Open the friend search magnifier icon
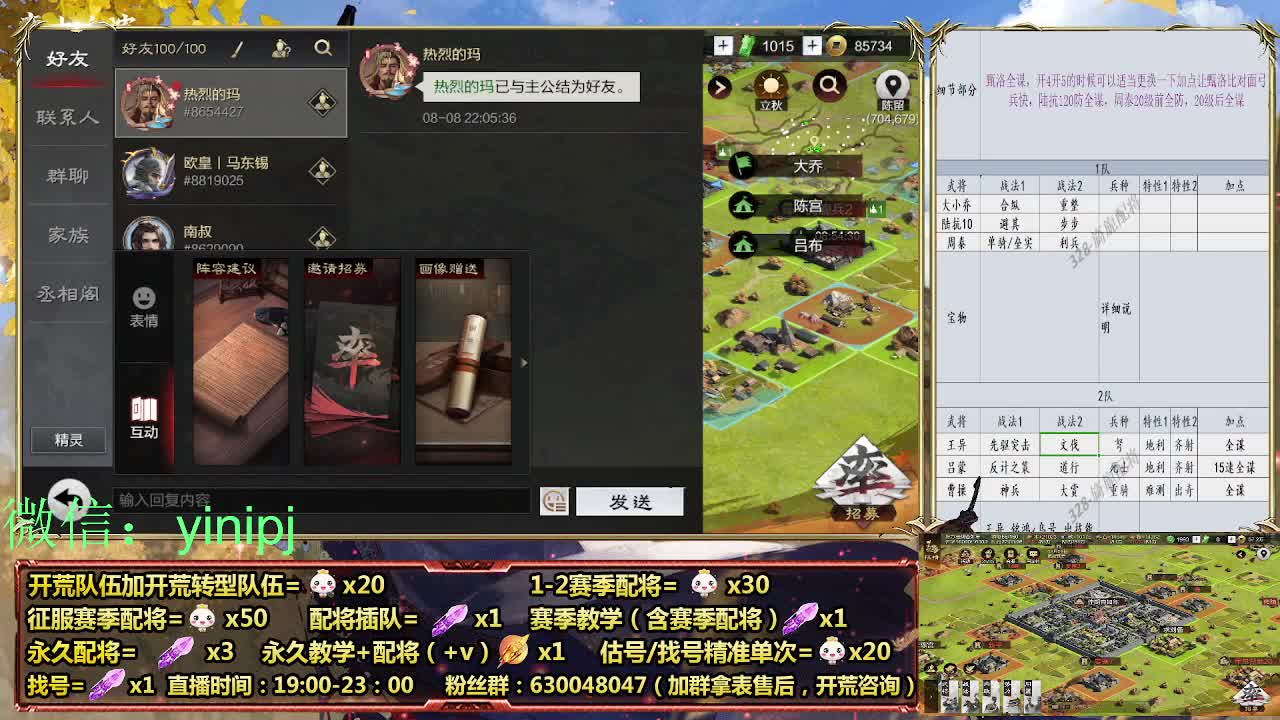The image size is (1280, 720). pyautogui.click(x=322, y=47)
